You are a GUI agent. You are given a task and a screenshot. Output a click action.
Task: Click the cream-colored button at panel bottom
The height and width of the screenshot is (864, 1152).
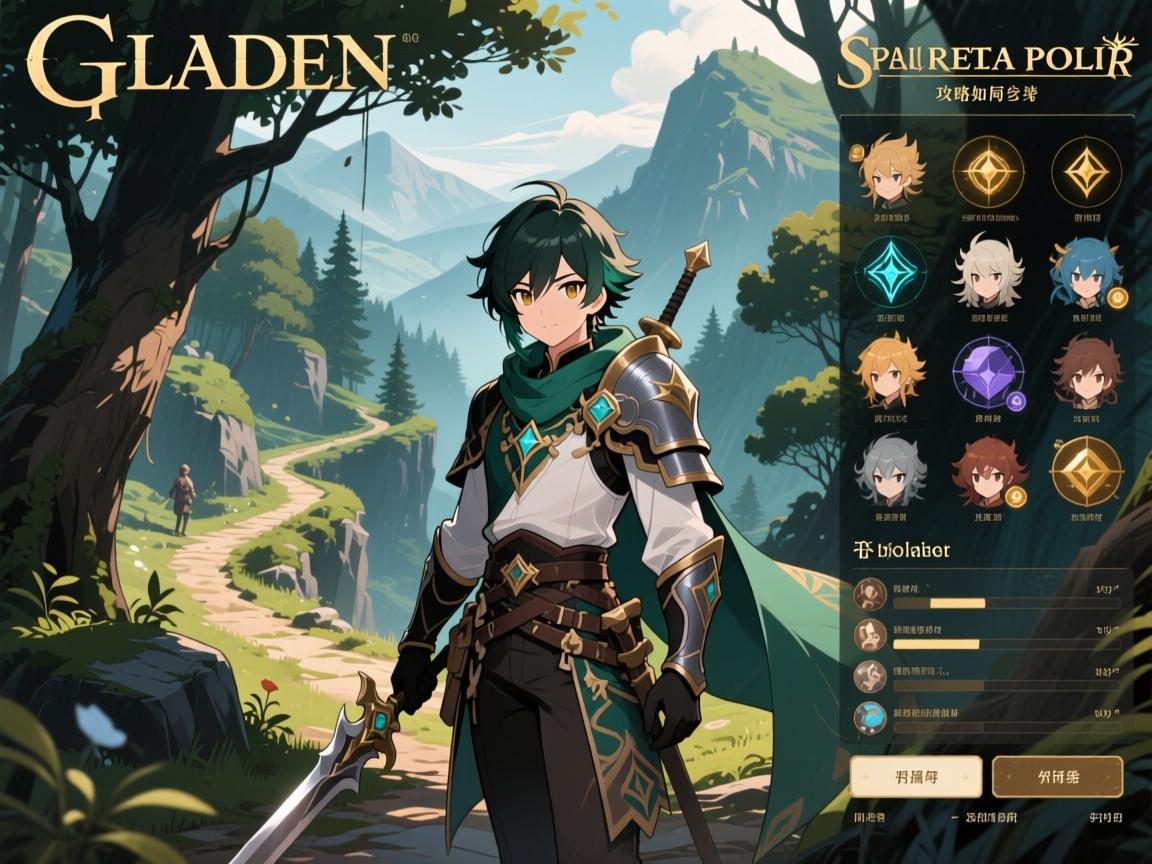click(915, 776)
